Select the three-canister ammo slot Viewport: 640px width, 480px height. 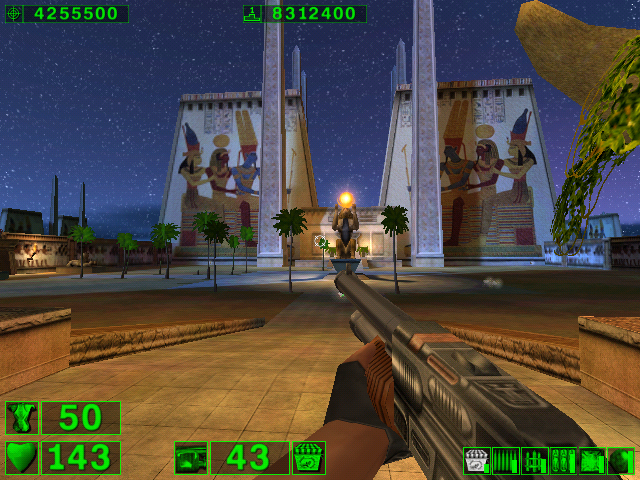click(x=562, y=461)
